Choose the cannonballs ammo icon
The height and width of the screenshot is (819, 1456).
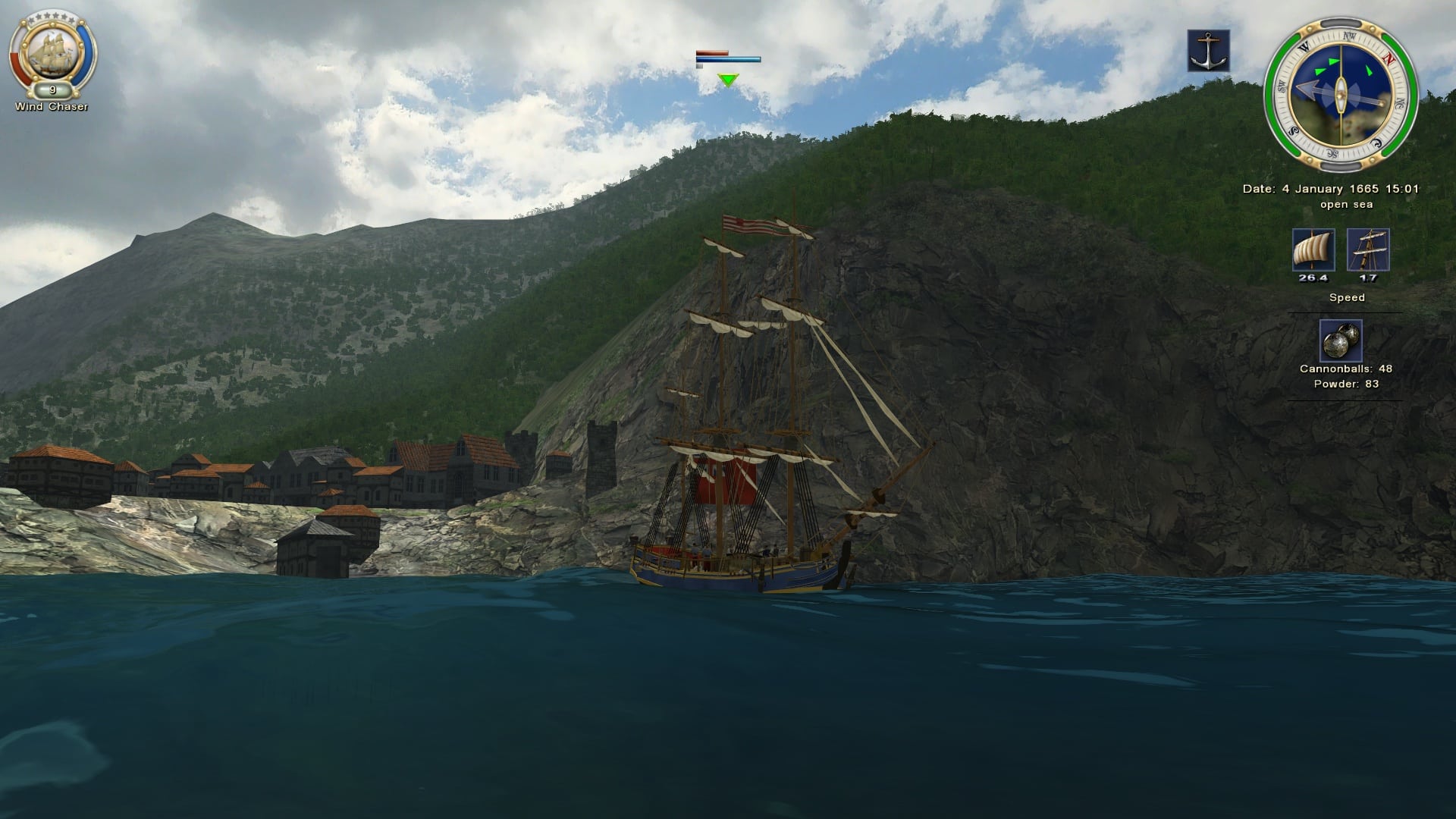point(1340,340)
